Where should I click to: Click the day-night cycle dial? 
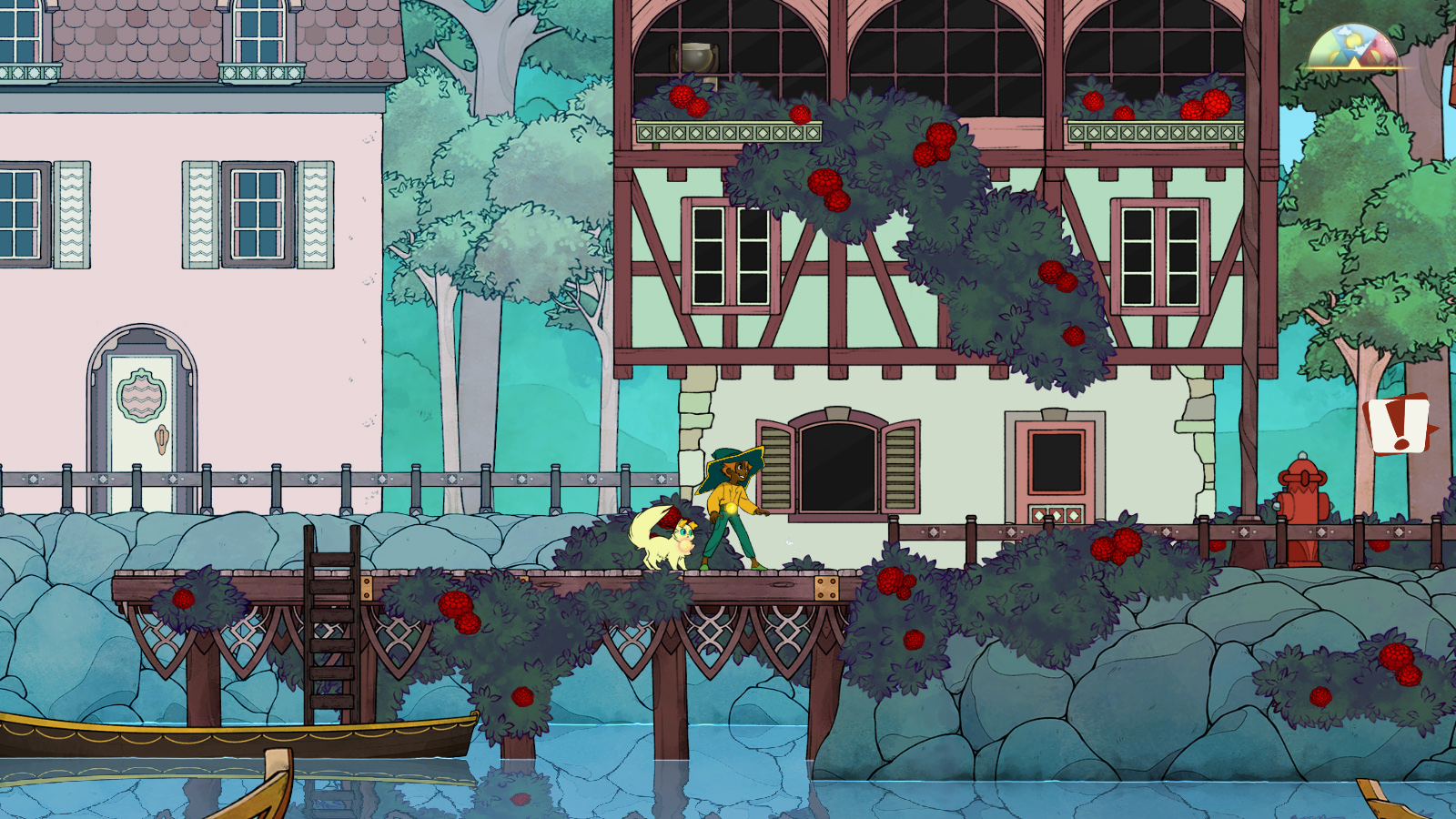pyautogui.click(x=1353, y=49)
